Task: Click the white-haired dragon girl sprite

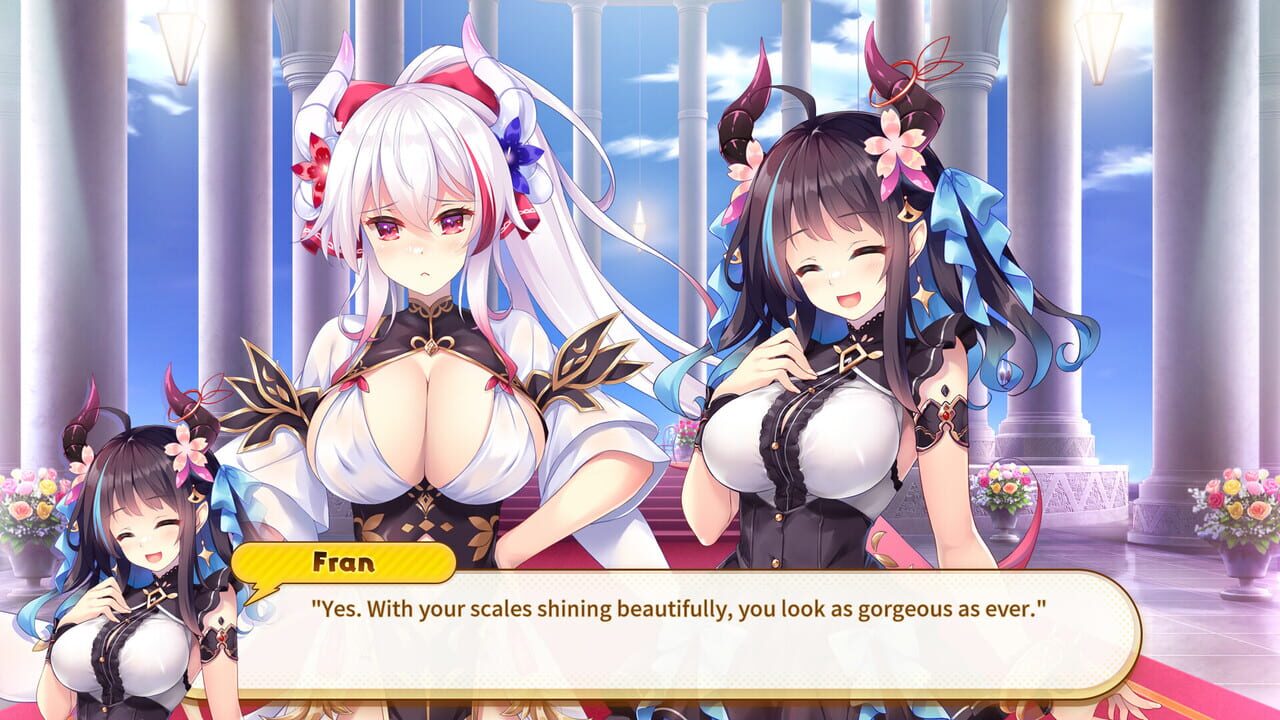Action: 430,300
